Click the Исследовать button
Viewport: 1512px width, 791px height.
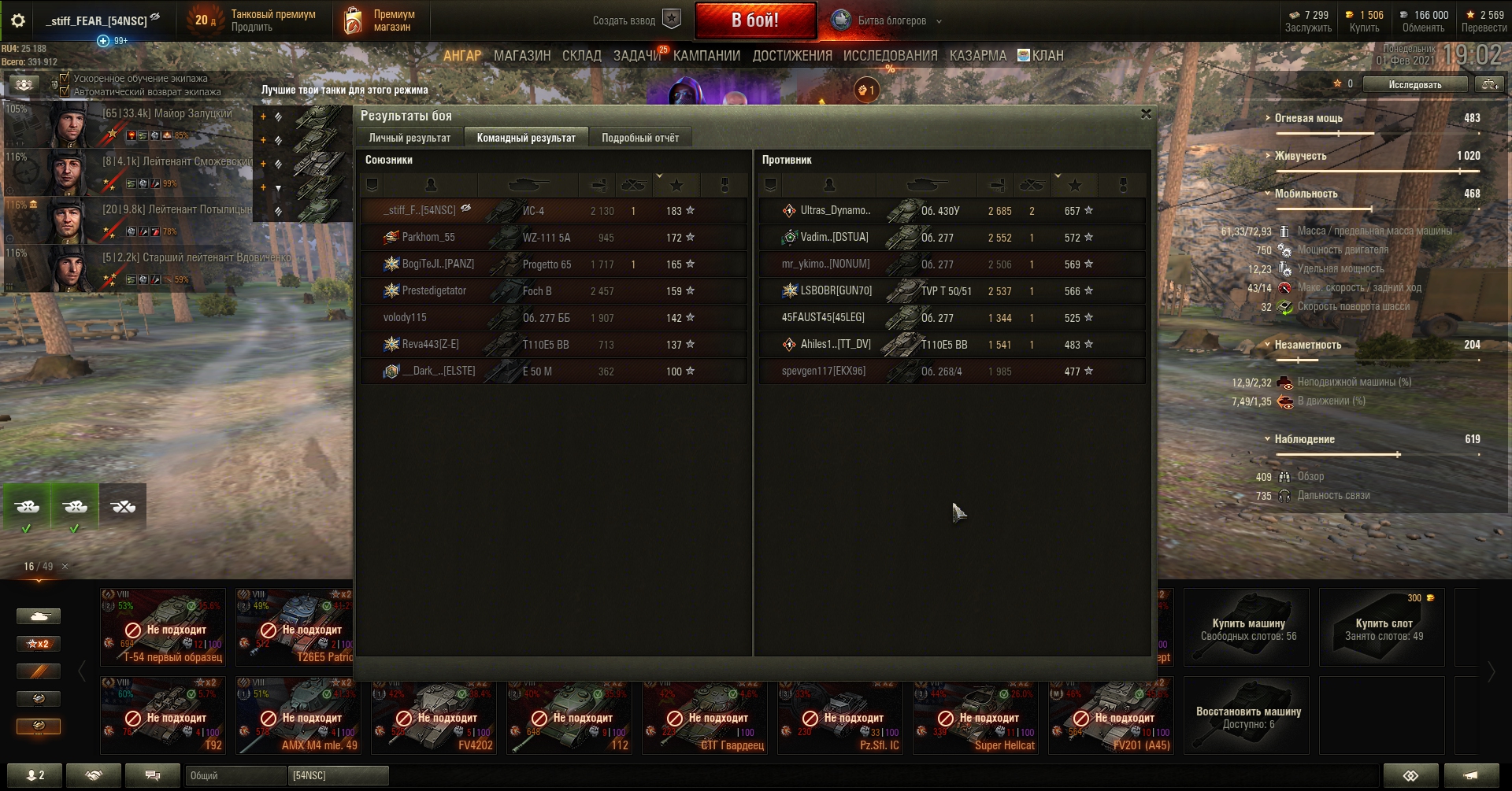click(x=1414, y=84)
